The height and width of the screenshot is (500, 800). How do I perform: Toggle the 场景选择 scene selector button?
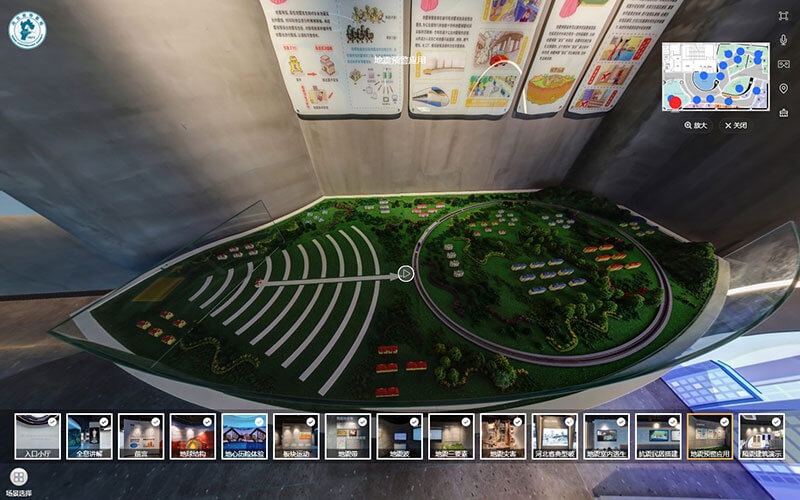[x=18, y=477]
